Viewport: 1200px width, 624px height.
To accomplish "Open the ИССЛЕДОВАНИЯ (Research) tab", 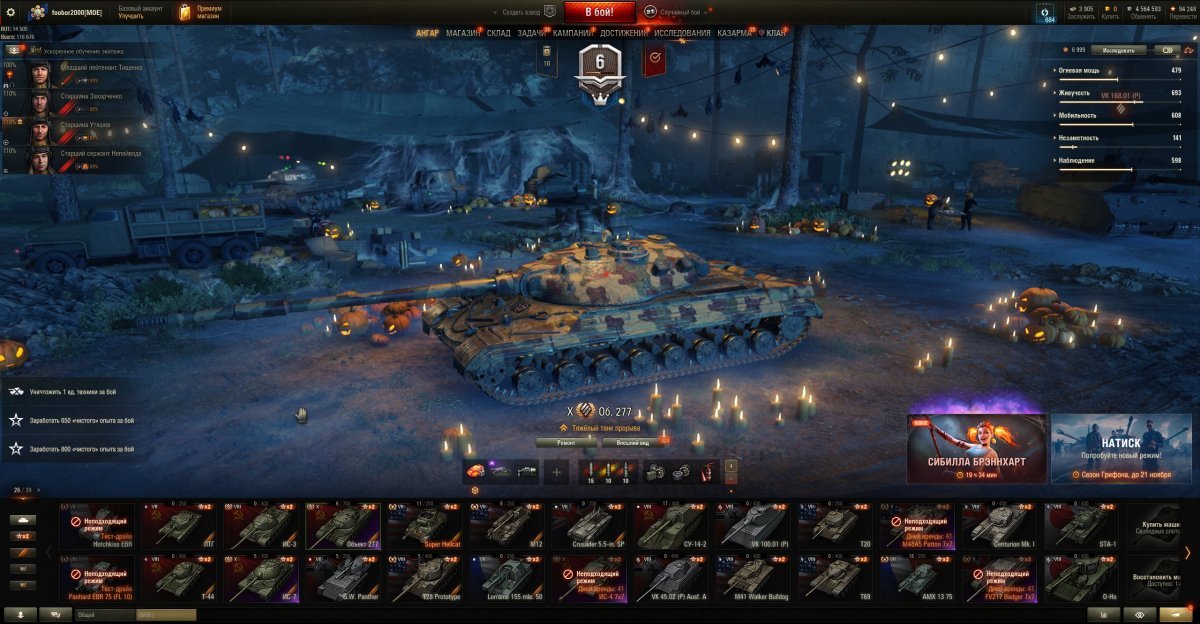I will (683, 33).
